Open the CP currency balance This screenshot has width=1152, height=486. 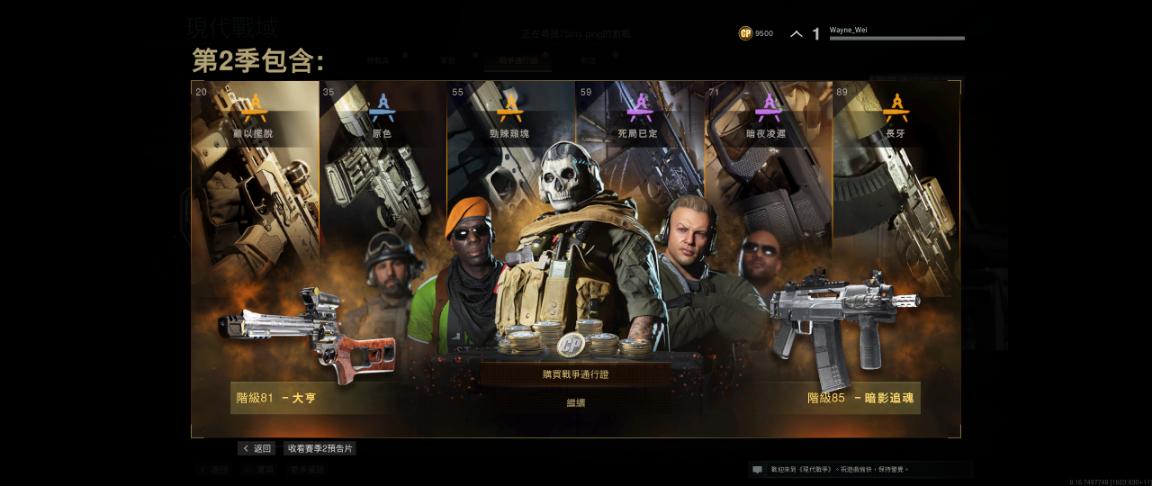757,33
